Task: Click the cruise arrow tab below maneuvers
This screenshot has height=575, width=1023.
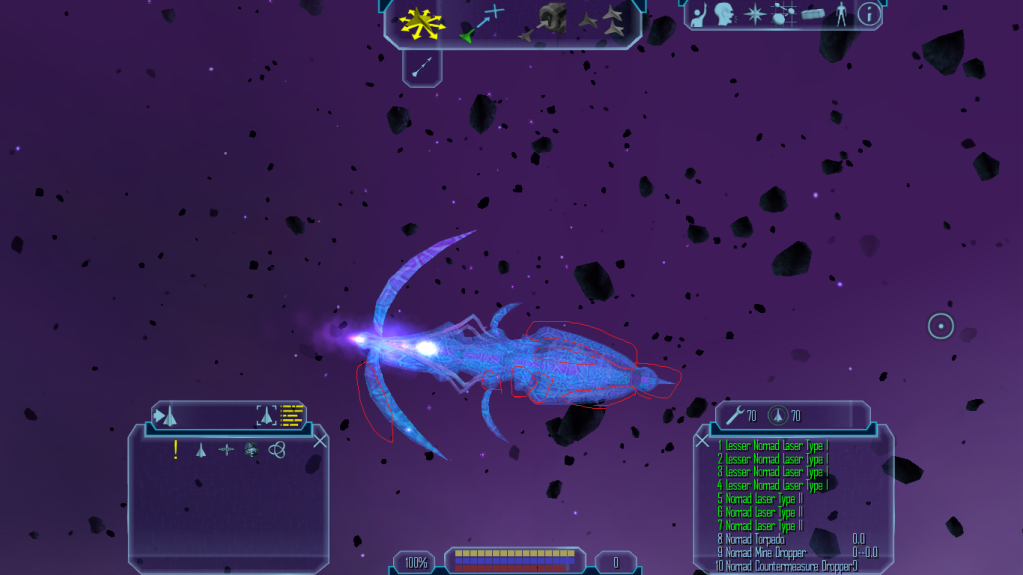Action: pyautogui.click(x=422, y=68)
